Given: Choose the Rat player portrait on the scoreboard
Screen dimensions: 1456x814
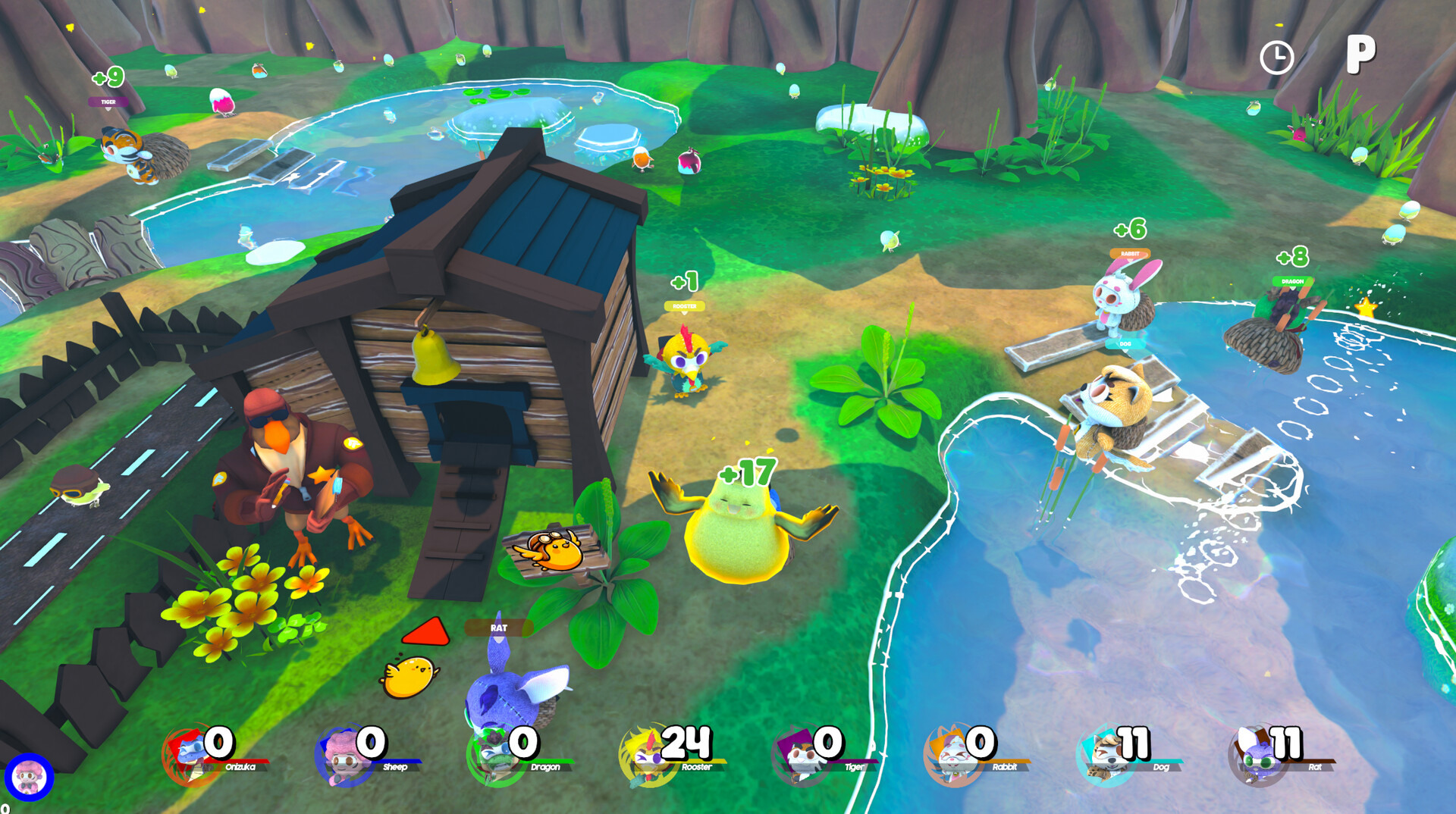Looking at the screenshot, I should [1256, 757].
